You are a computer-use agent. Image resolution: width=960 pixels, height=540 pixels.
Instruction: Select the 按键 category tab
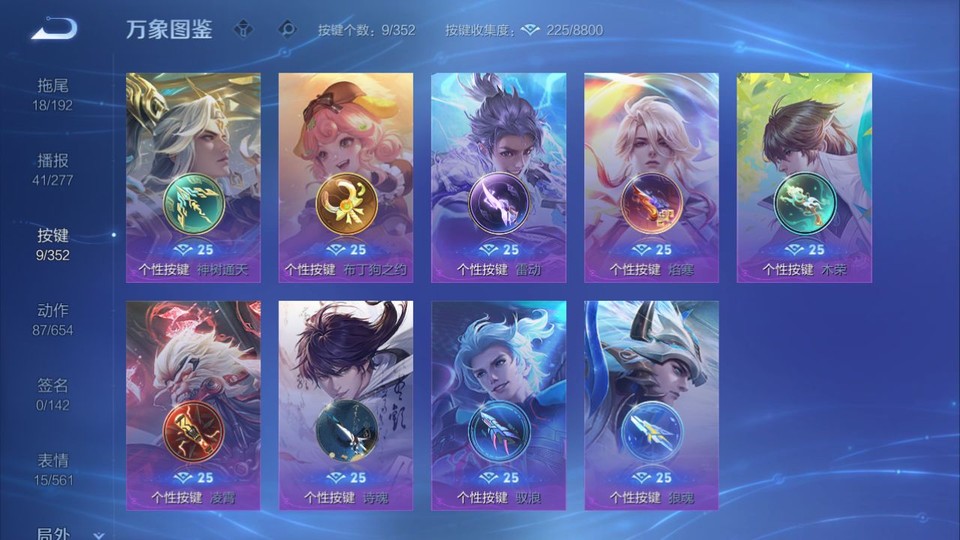pos(53,244)
